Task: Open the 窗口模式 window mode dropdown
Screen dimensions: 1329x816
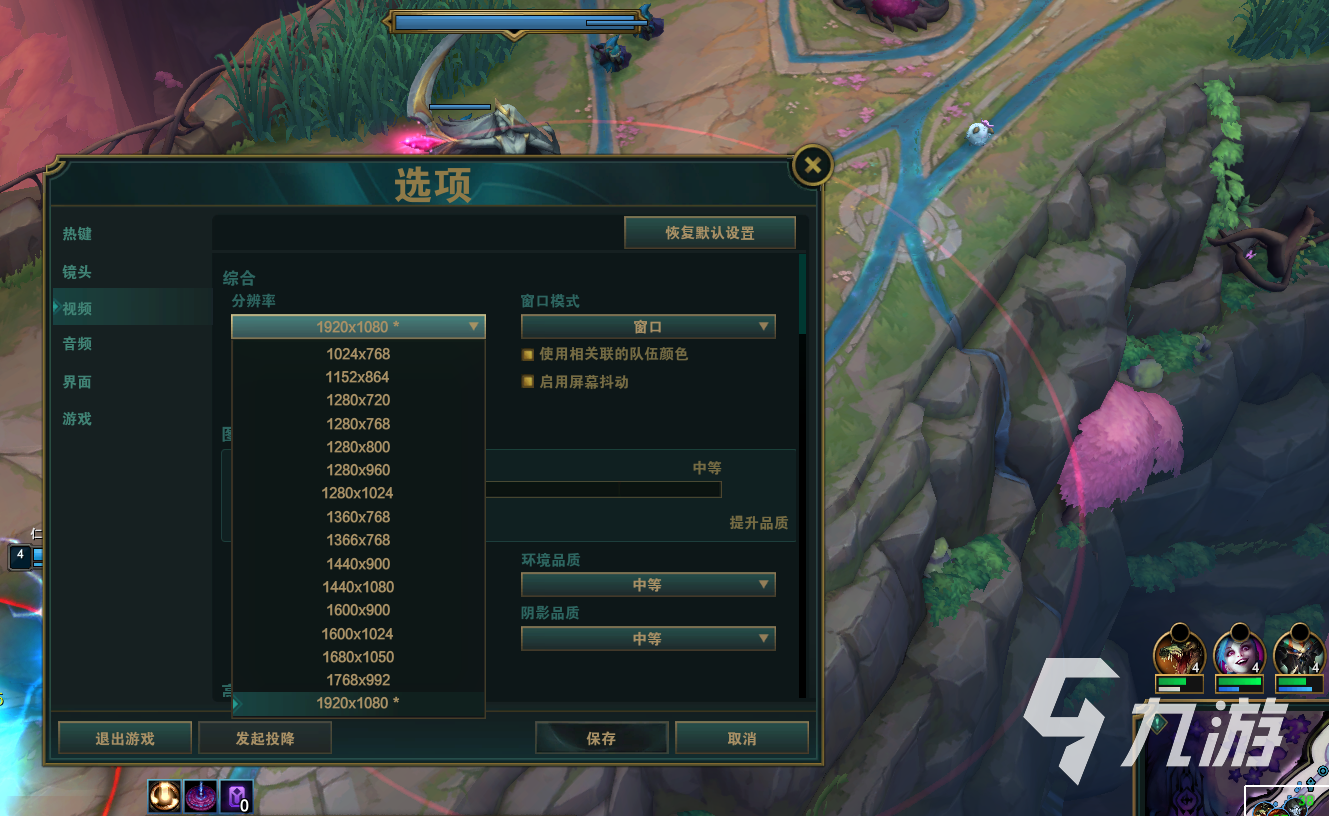Action: click(648, 327)
